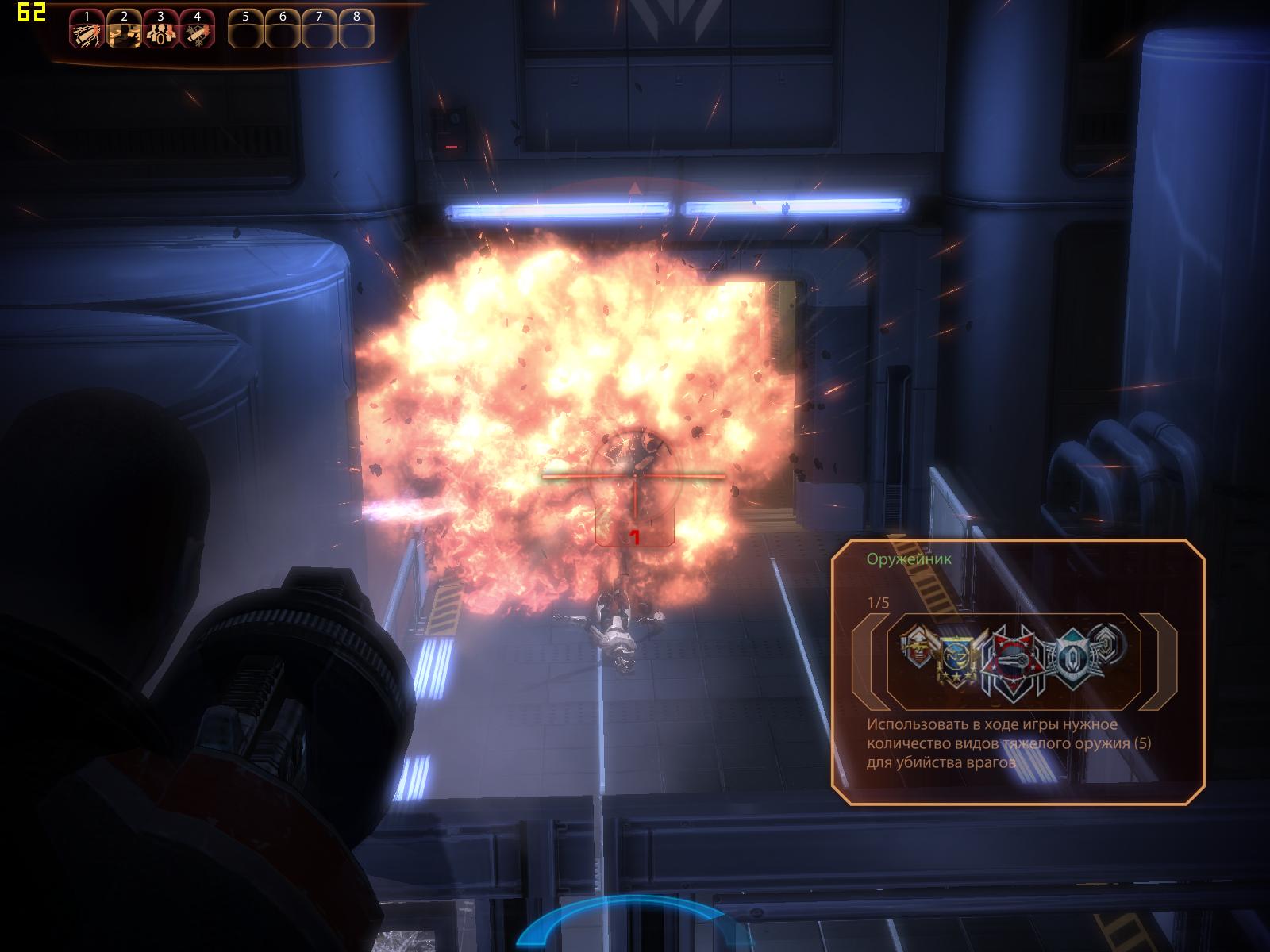Select the Cryo Ammo power in slot 4
Viewport: 1270px width, 952px height.
pos(197,32)
